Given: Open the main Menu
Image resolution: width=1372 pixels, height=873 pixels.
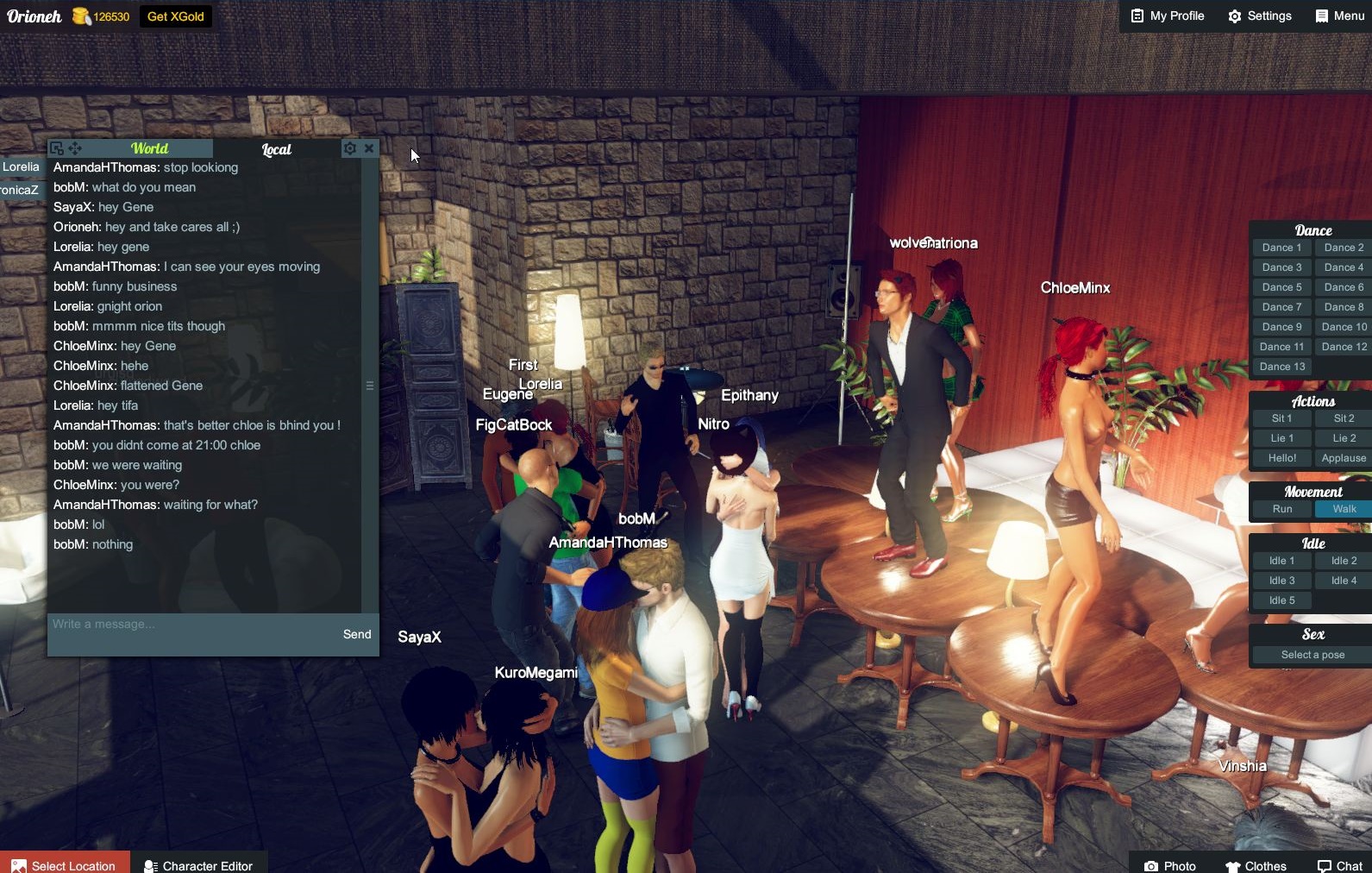Looking at the screenshot, I should (1339, 16).
